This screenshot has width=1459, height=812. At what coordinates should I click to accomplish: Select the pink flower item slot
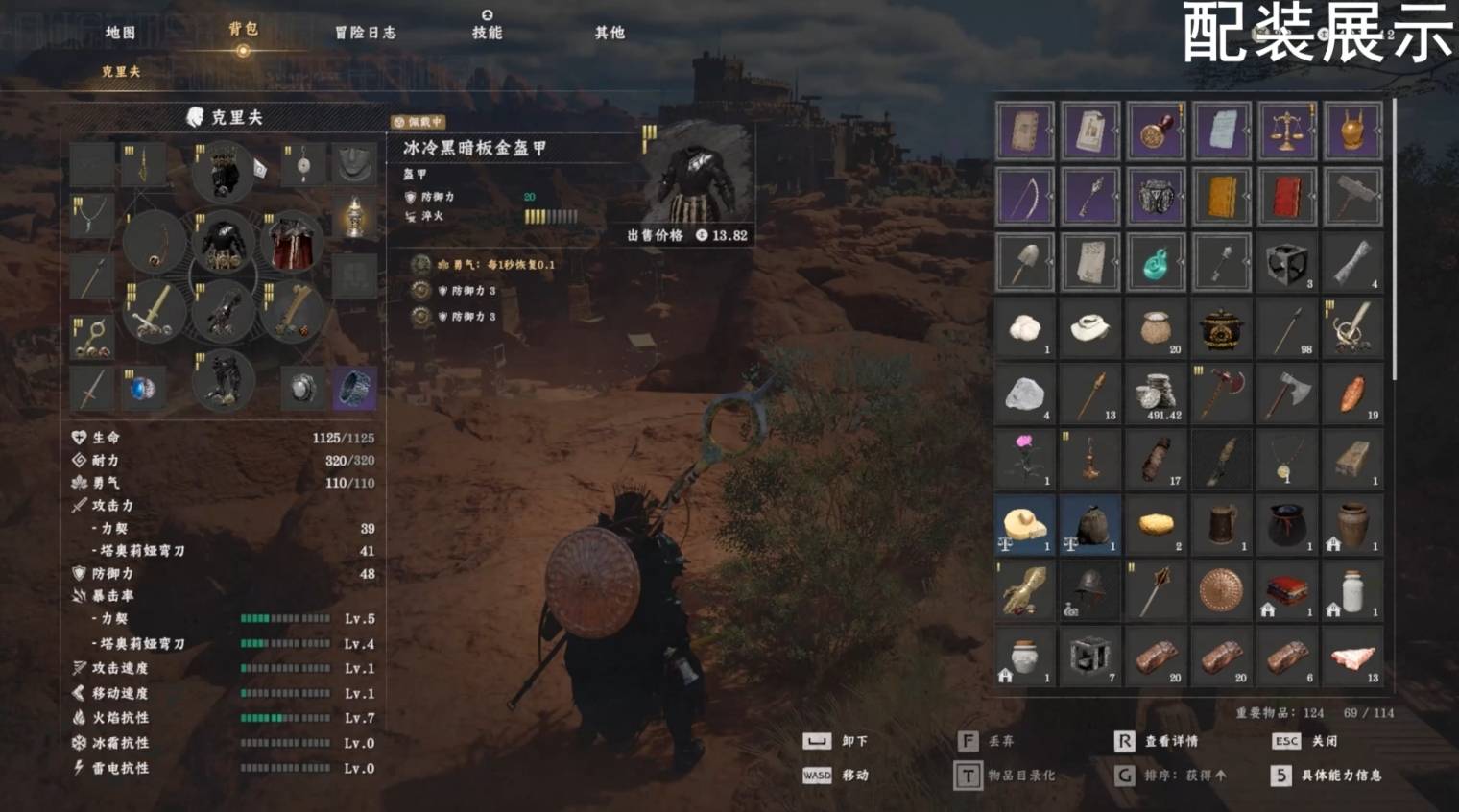pyautogui.click(x=1024, y=459)
